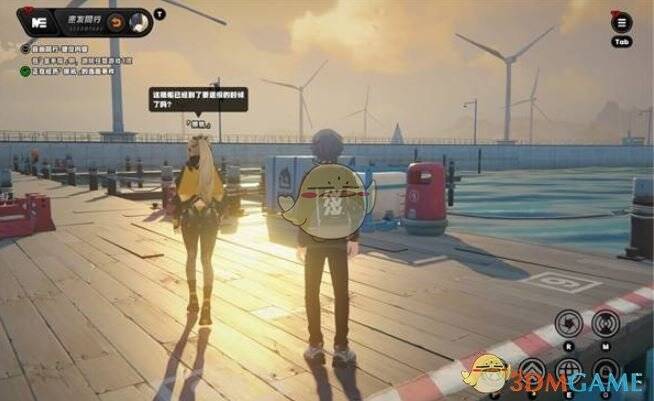Click the orange return arrow in the top bar
654x401 pixels.
[117, 21]
